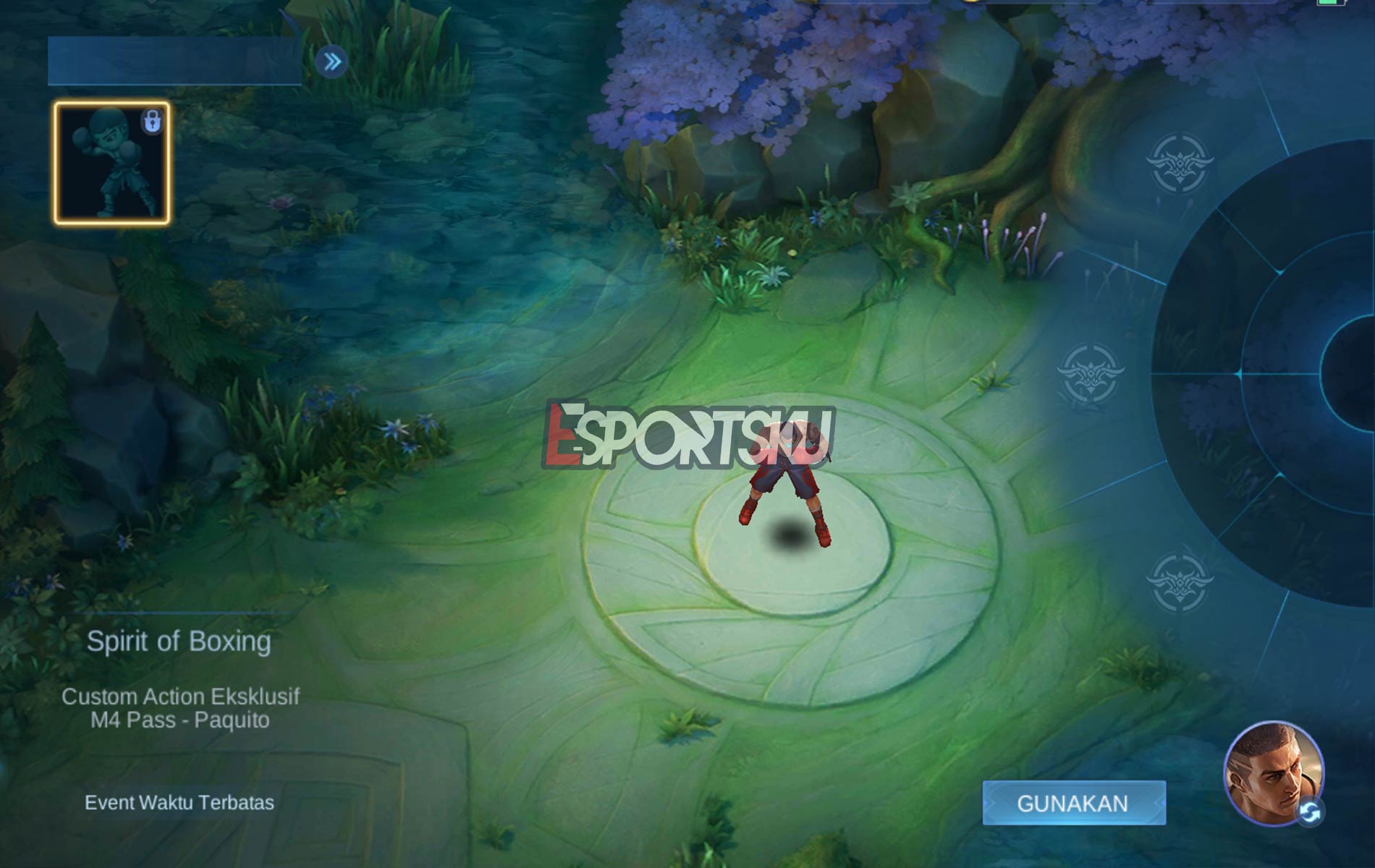The height and width of the screenshot is (868, 1375).
Task: Collapse the panel using the double-chevron button
Action: 331,62
